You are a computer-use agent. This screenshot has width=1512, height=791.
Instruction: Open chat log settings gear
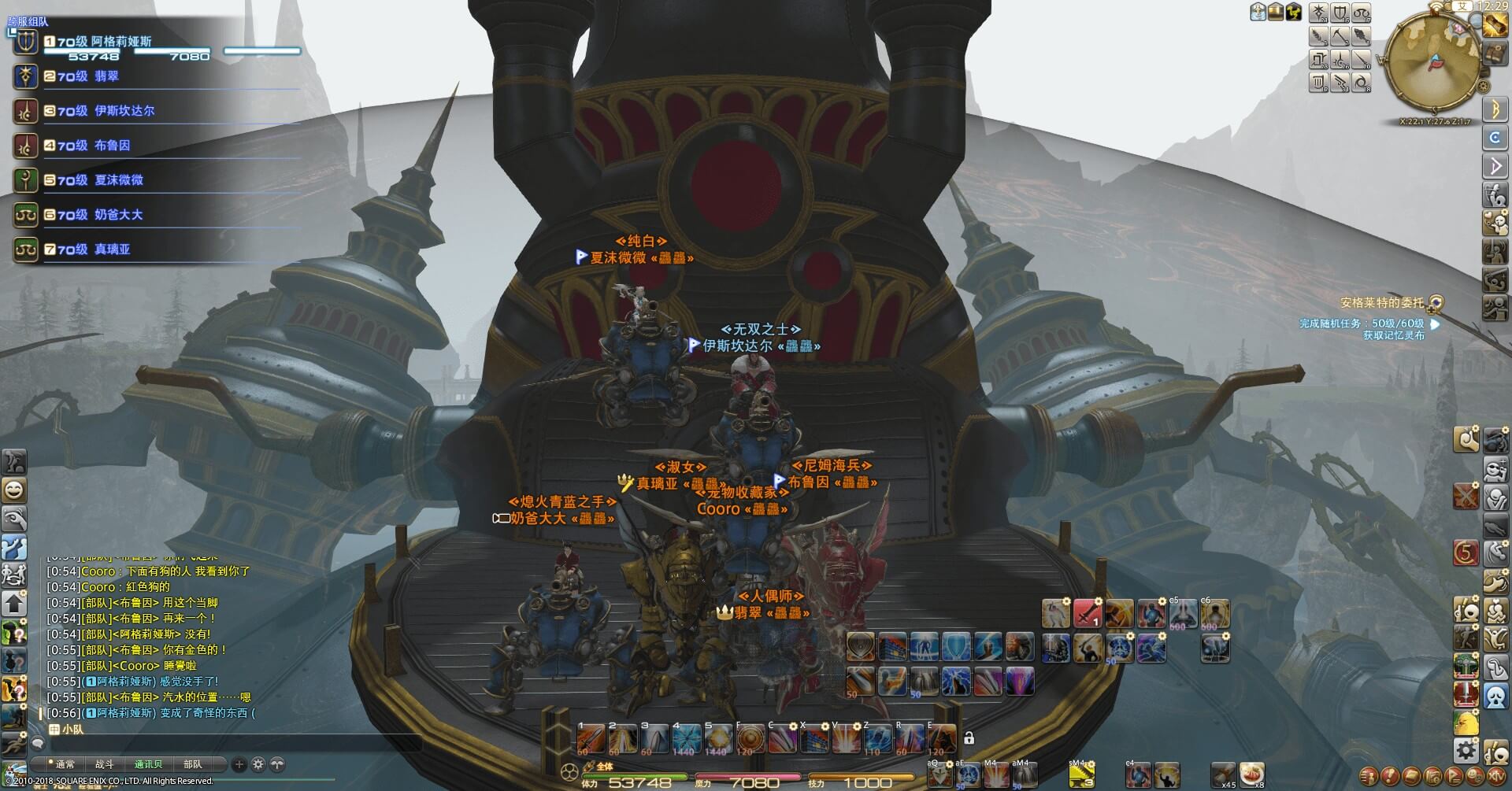pyautogui.click(x=258, y=764)
